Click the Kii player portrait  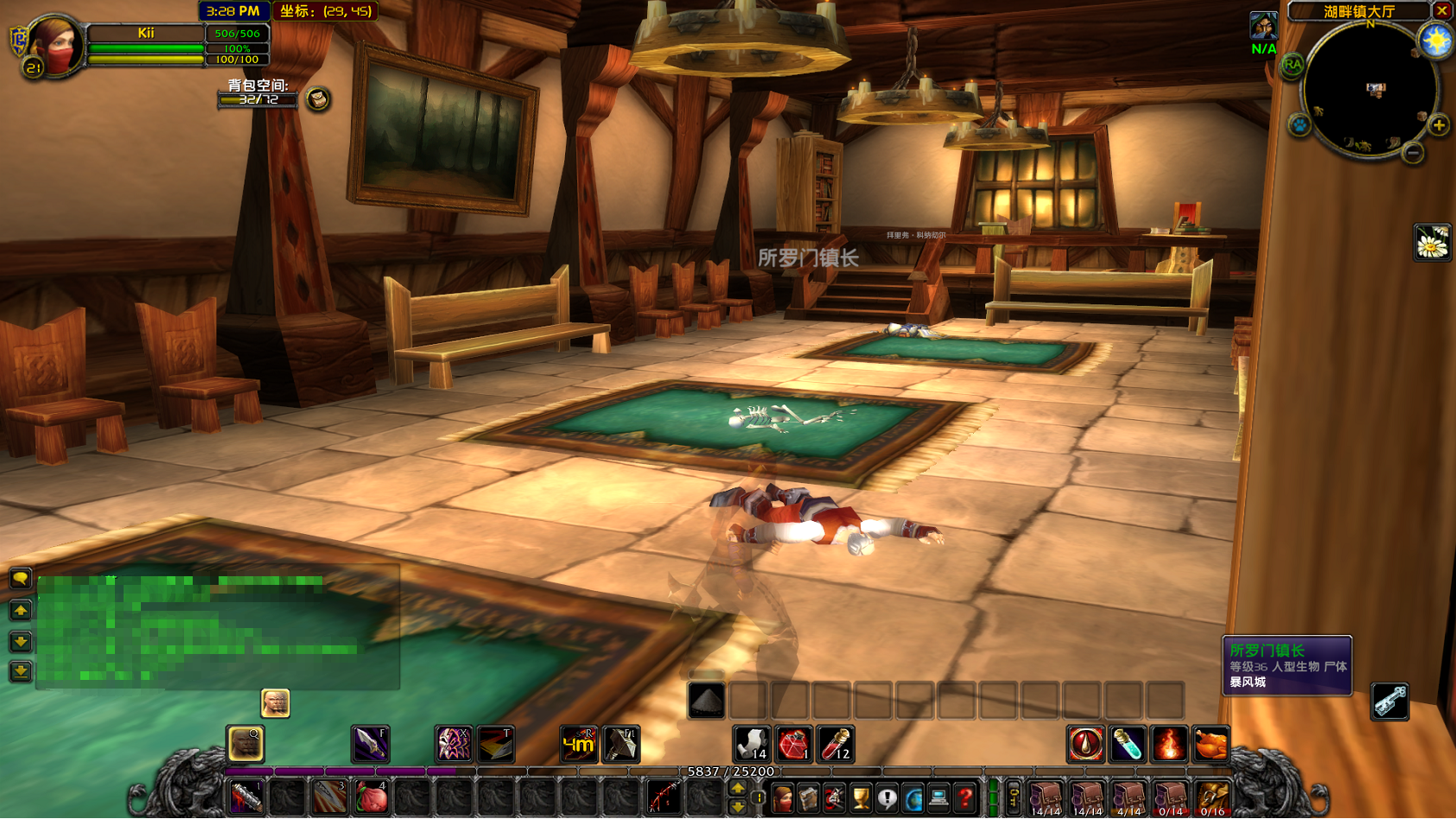(x=54, y=43)
